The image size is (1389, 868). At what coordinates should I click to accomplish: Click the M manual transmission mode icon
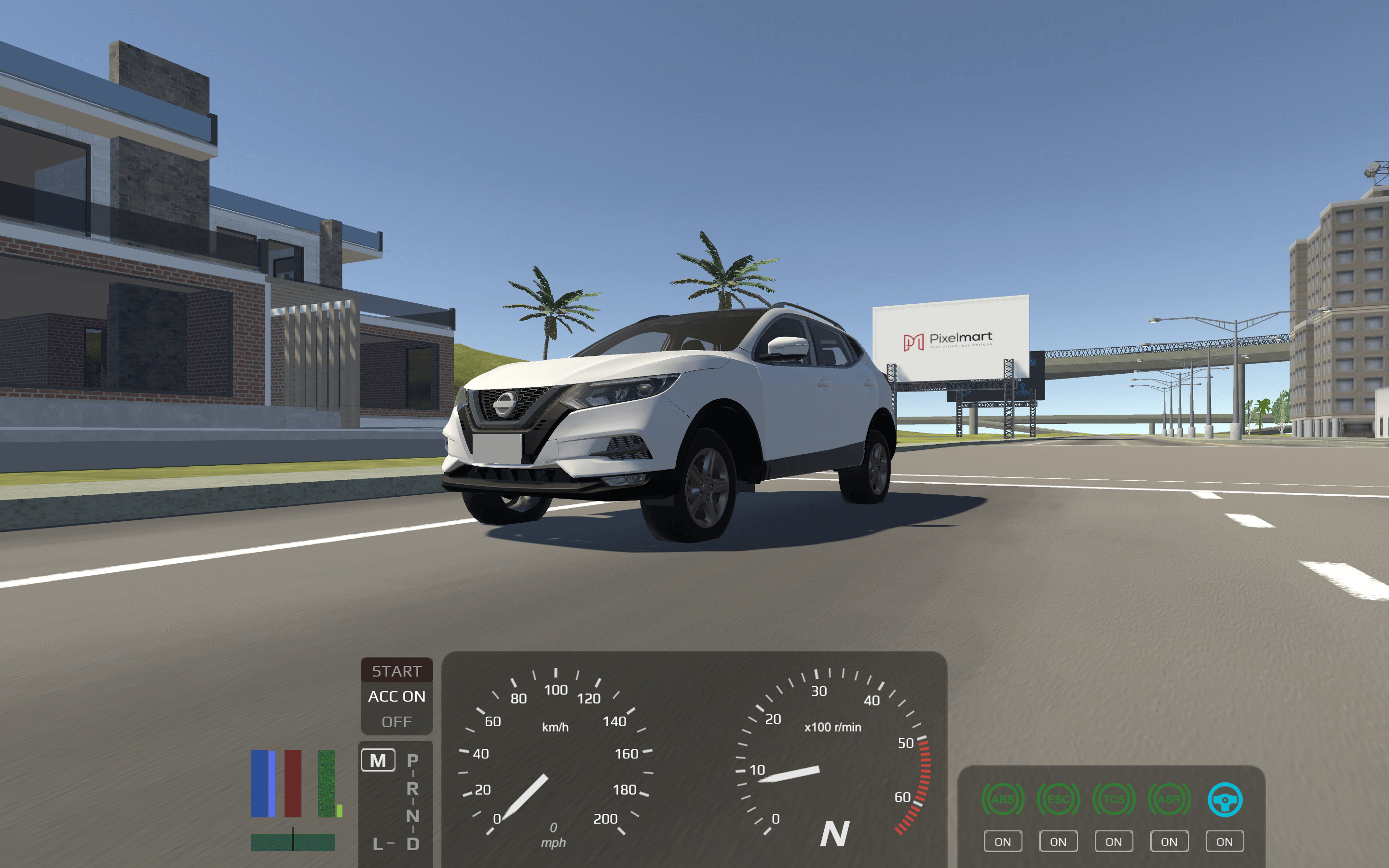pos(377,759)
